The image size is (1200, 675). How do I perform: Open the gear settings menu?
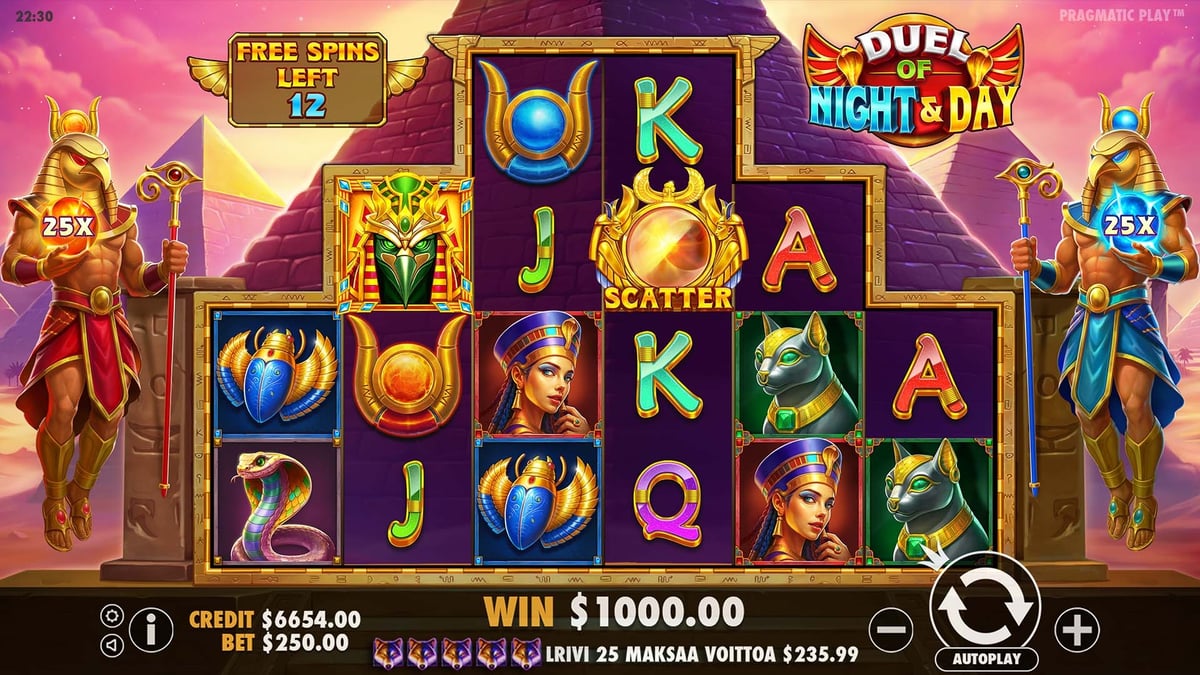coord(112,616)
